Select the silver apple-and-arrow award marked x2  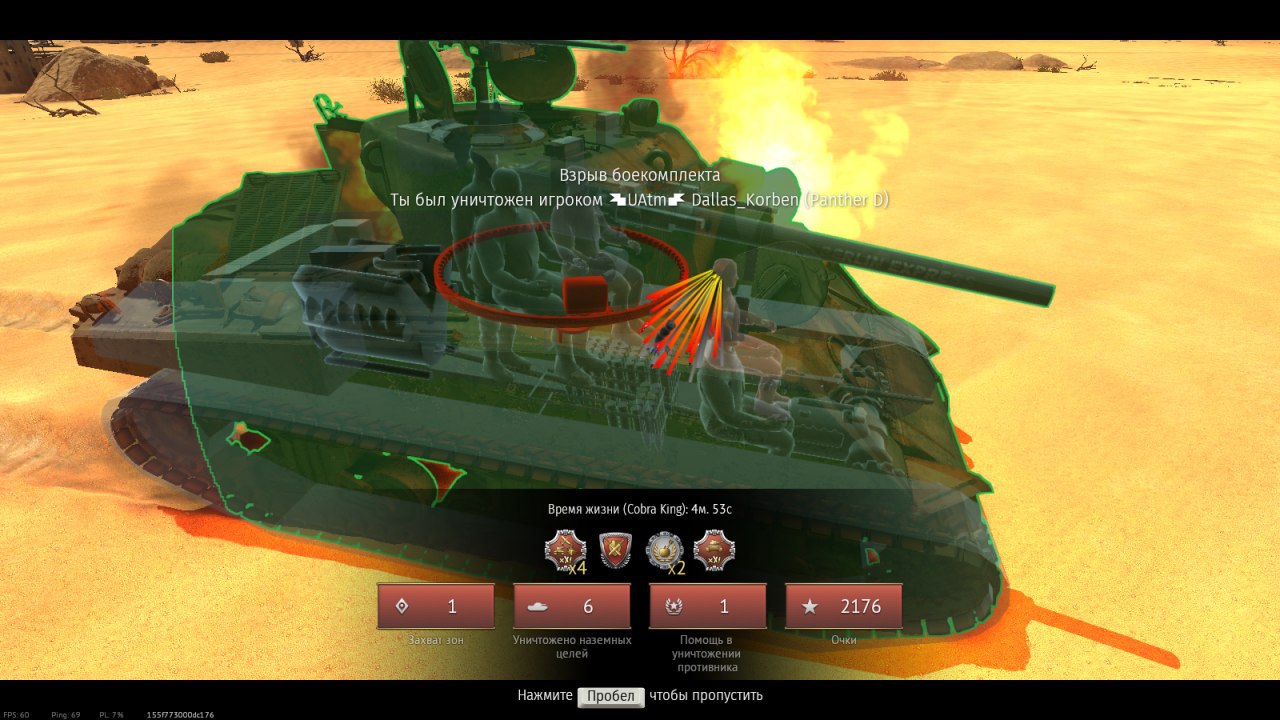point(664,551)
